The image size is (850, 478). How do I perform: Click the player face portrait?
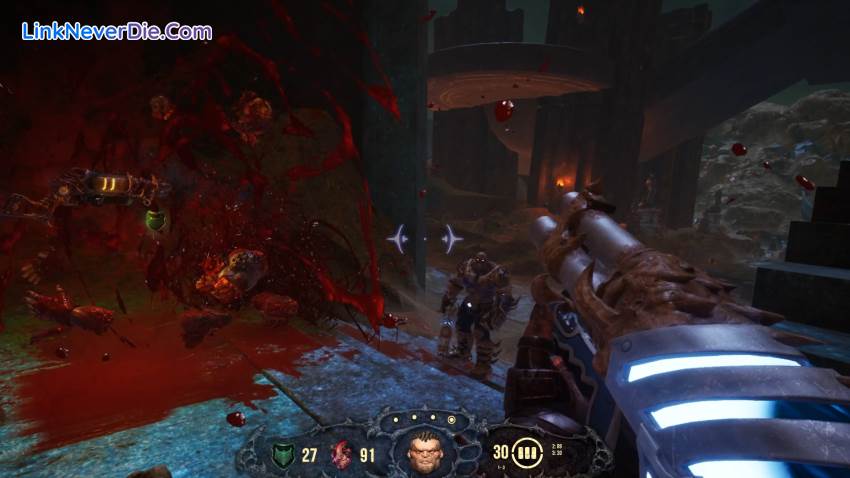click(425, 454)
